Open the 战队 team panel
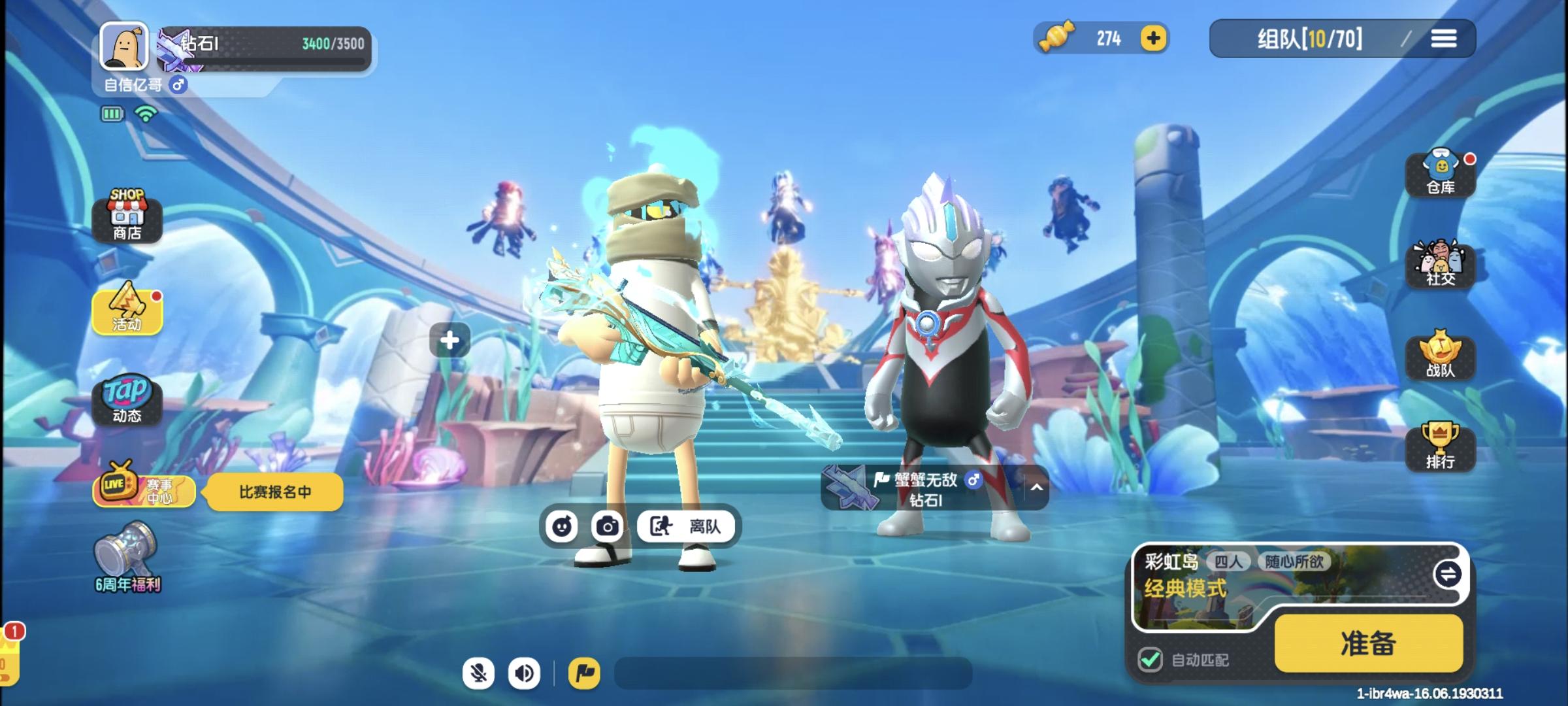The image size is (1568, 706). tap(1440, 356)
